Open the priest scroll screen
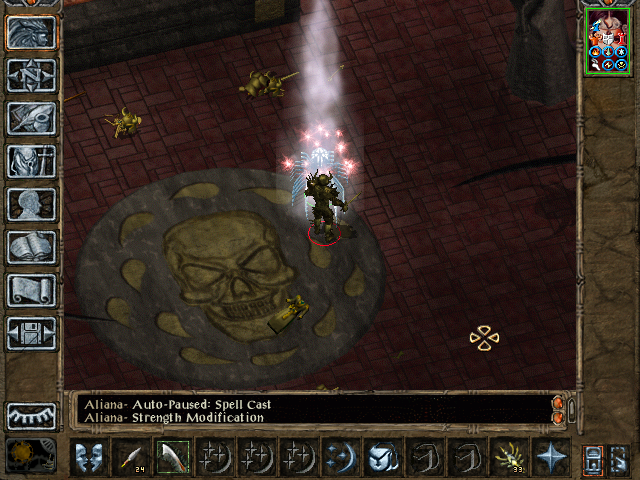The width and height of the screenshot is (640, 480). click(x=32, y=290)
